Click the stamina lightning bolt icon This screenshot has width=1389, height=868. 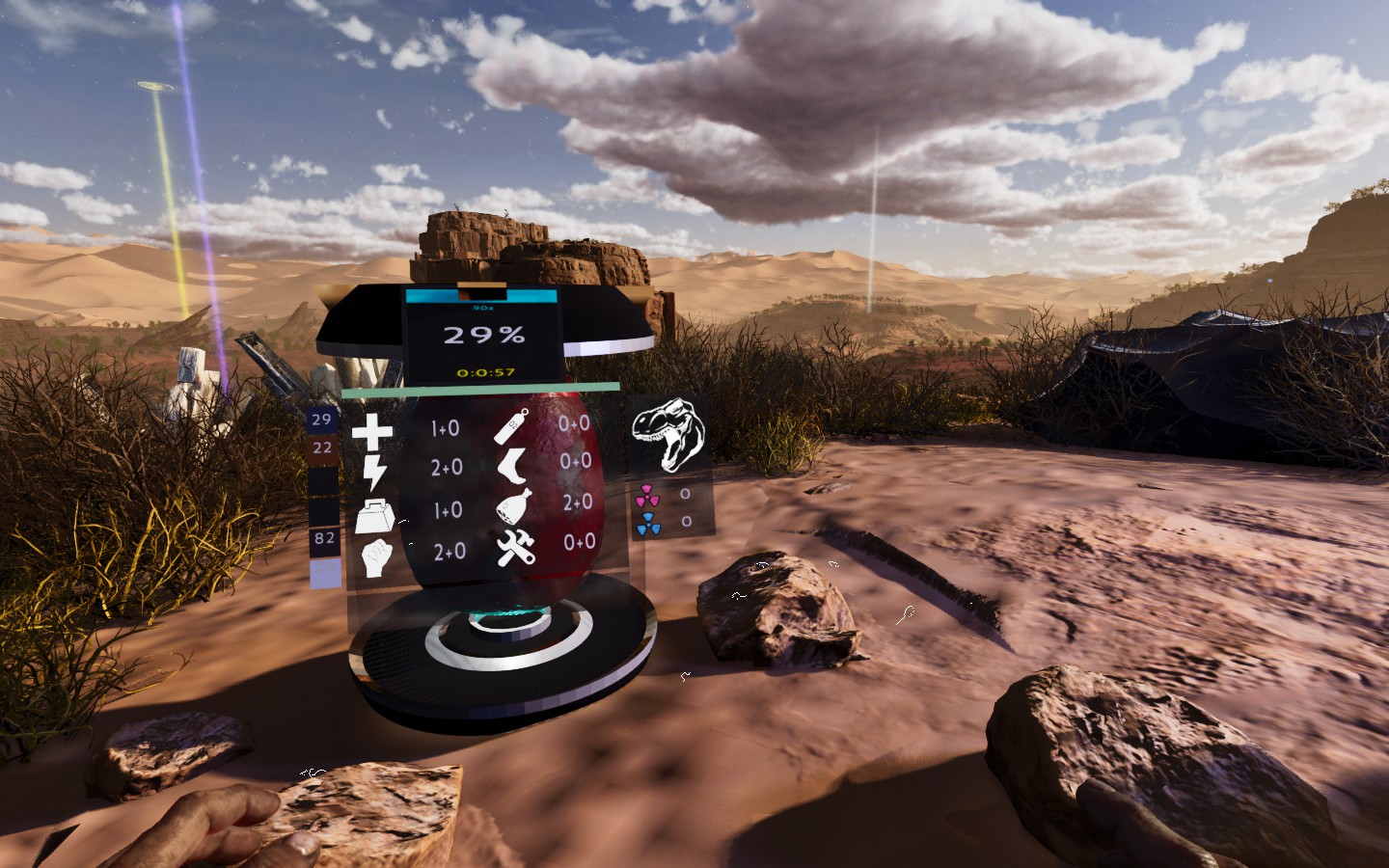(374, 468)
